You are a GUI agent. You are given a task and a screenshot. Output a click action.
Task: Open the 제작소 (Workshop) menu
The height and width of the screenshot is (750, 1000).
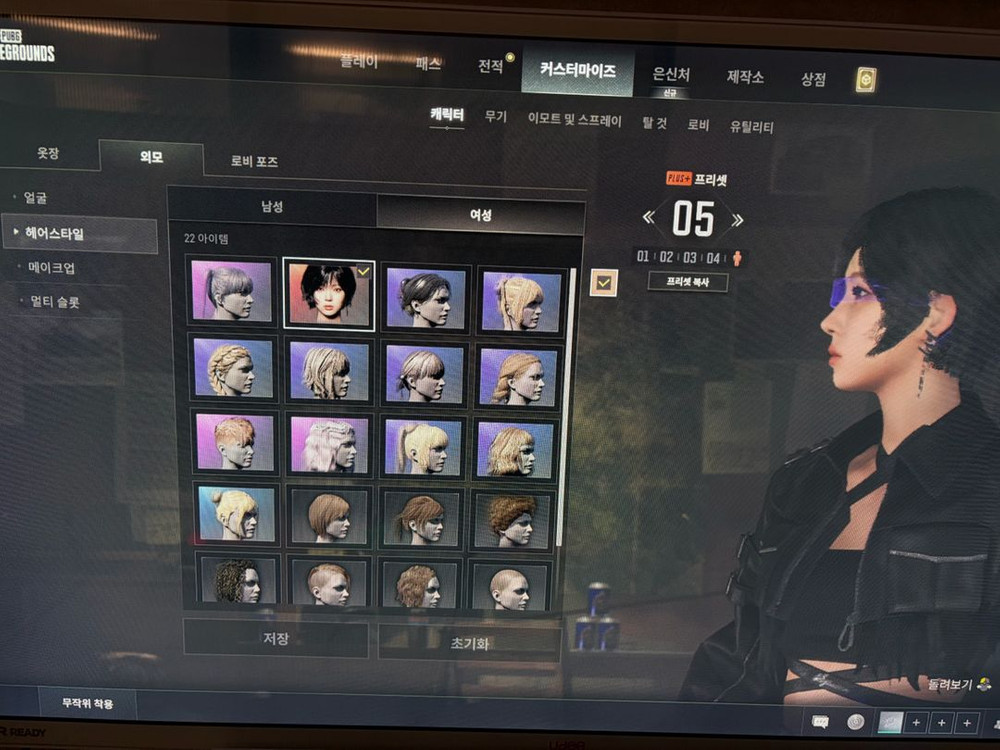(x=745, y=77)
